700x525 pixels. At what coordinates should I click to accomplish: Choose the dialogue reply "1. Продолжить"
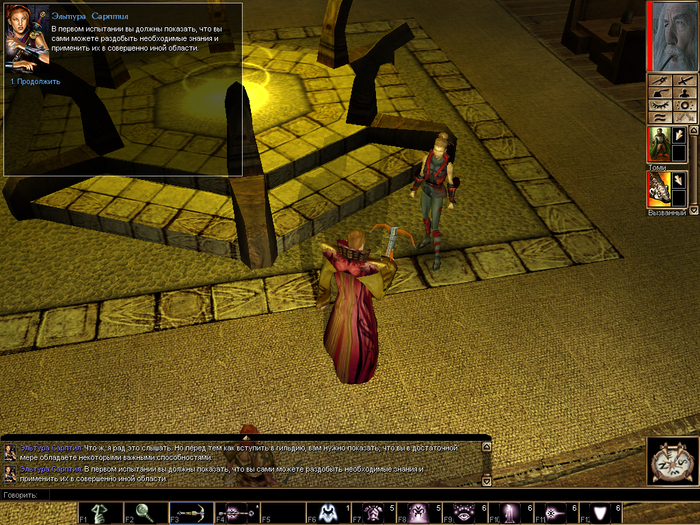pyautogui.click(x=38, y=81)
